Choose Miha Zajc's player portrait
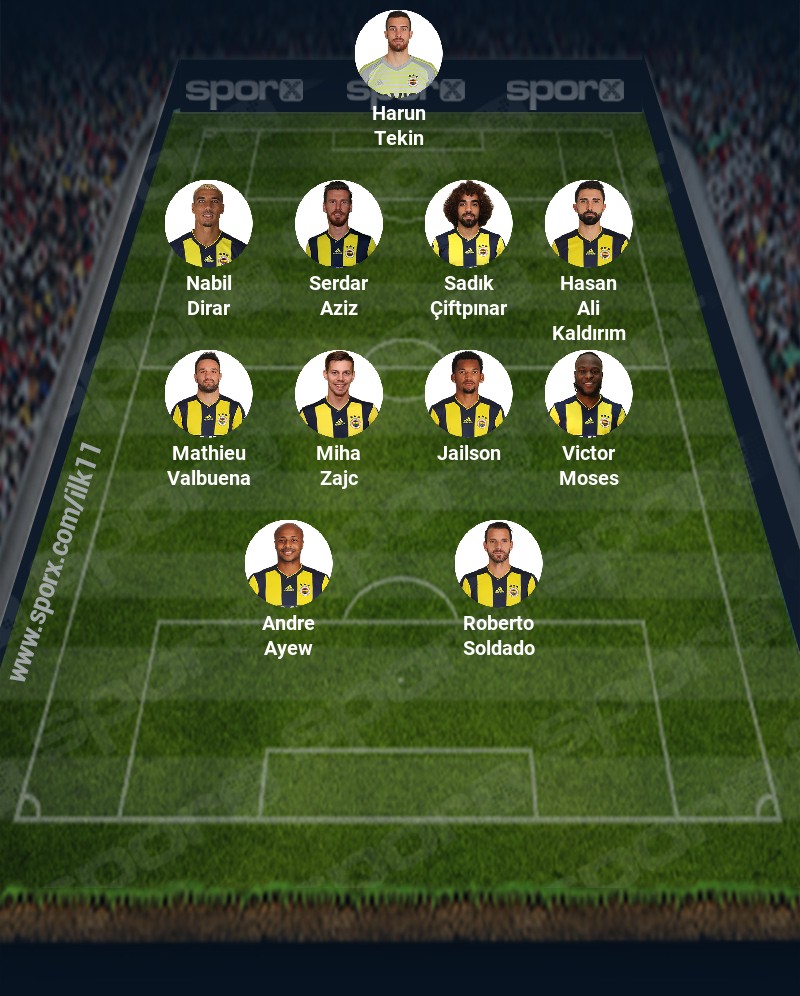Viewport: 800px width, 996px height. coord(339,394)
